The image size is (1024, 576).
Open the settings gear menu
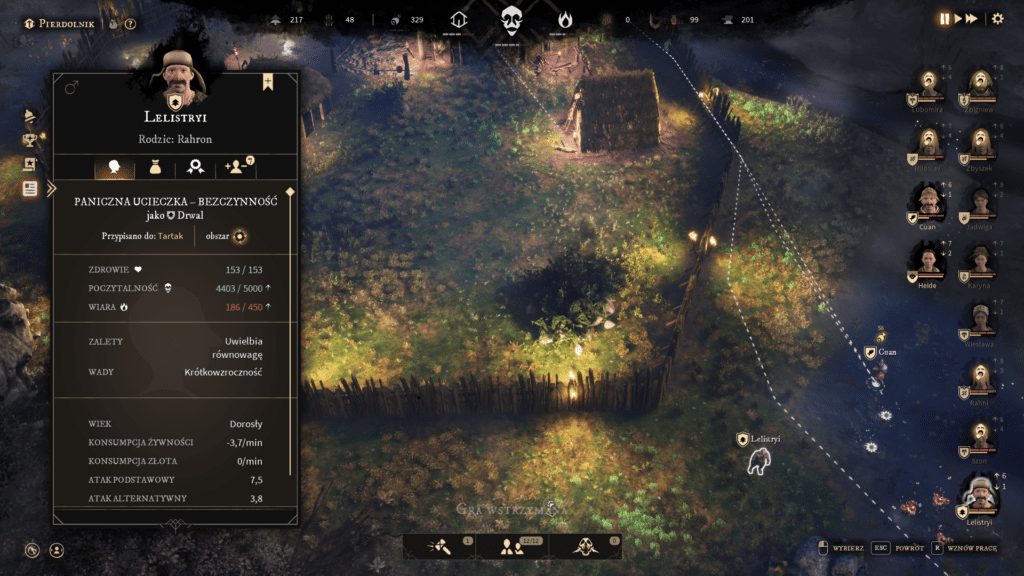997,19
